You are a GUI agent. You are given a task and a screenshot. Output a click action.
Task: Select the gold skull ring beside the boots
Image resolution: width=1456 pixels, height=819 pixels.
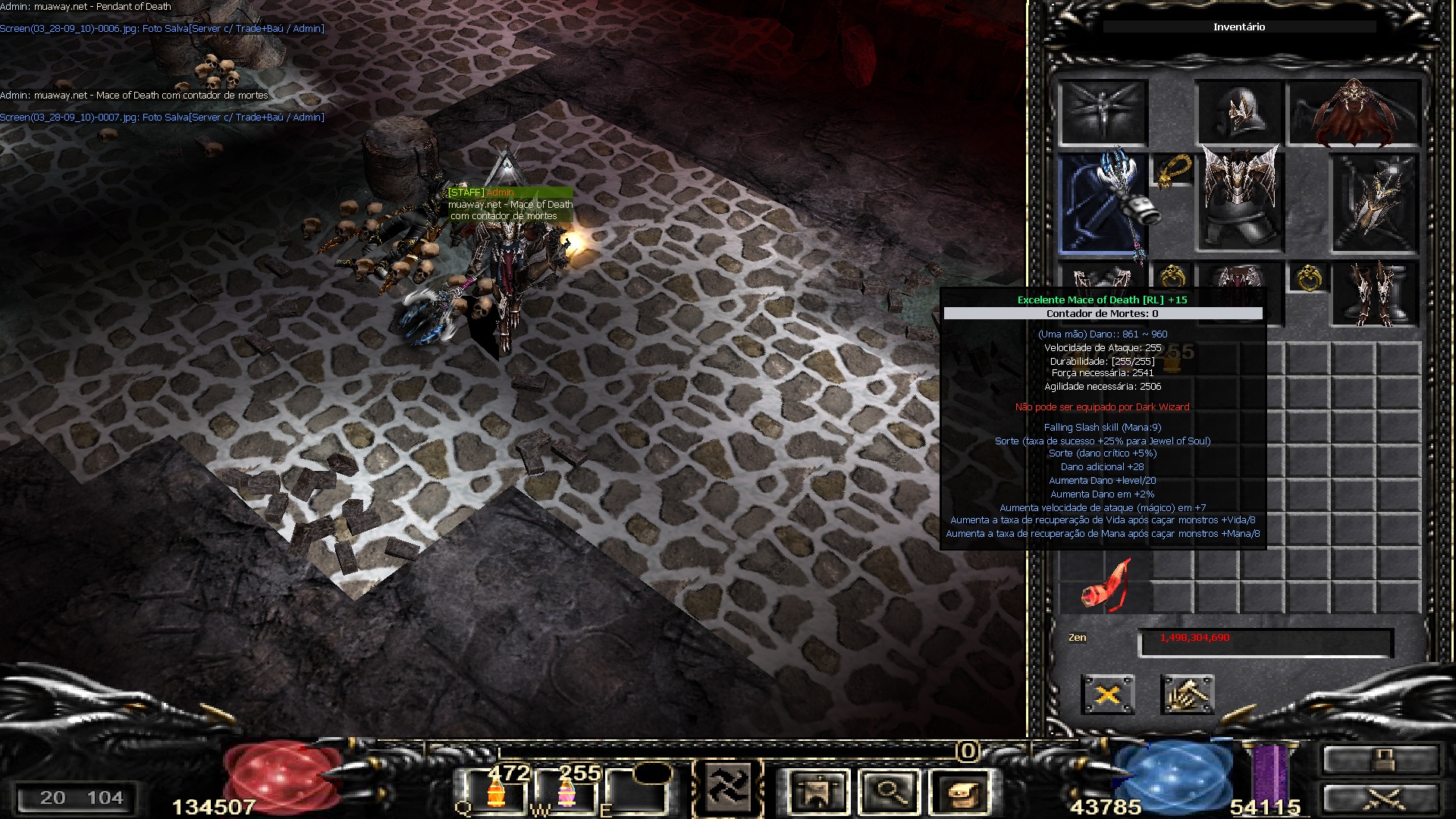[1308, 279]
